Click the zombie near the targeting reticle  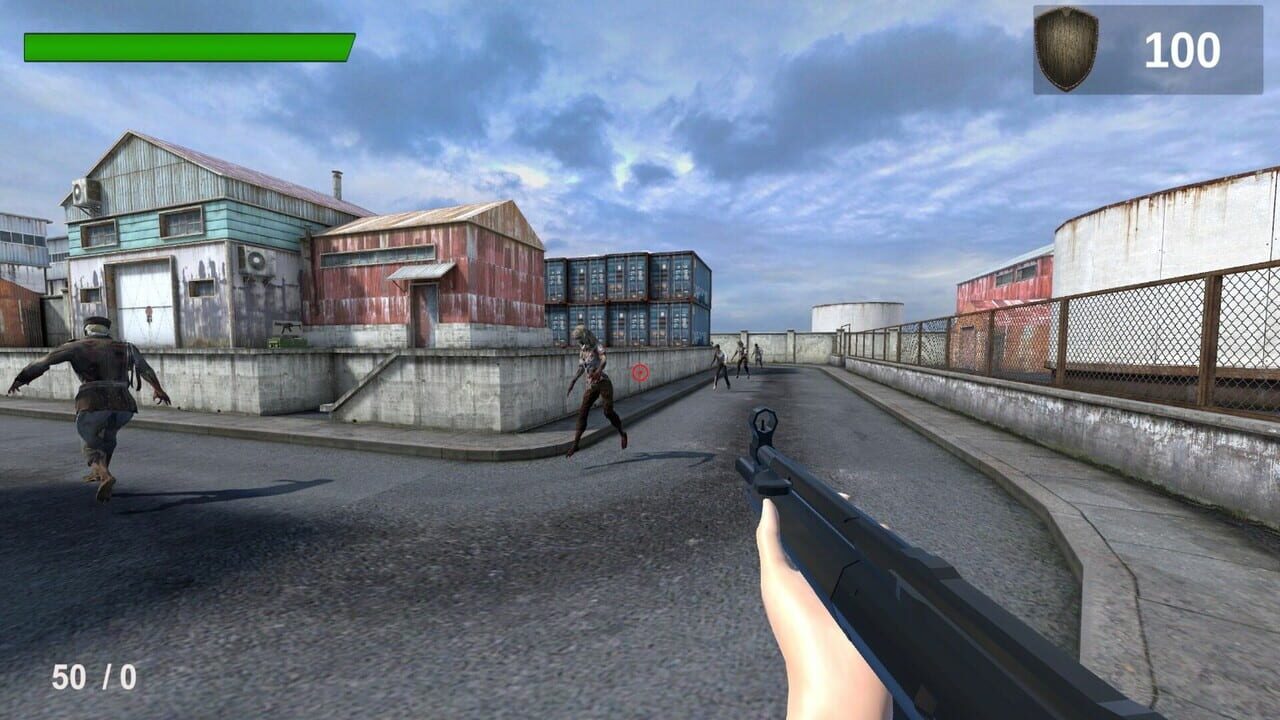(590, 390)
